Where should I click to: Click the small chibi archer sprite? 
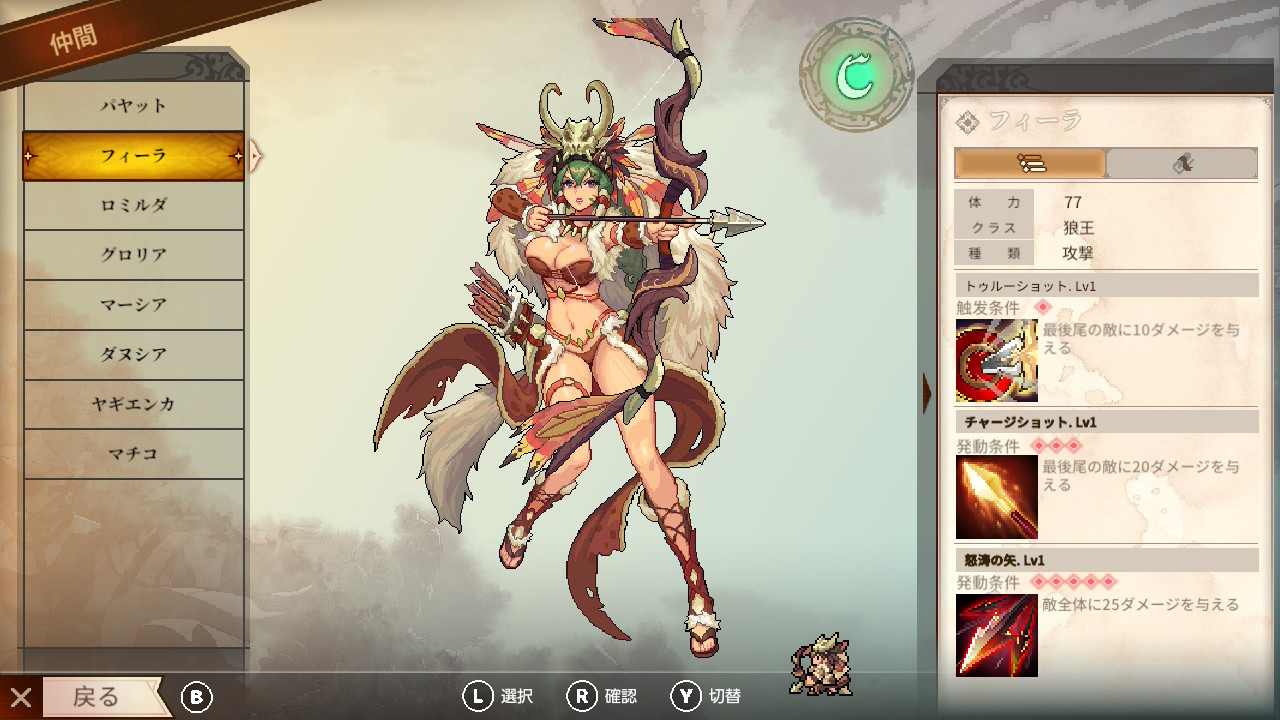click(x=820, y=663)
